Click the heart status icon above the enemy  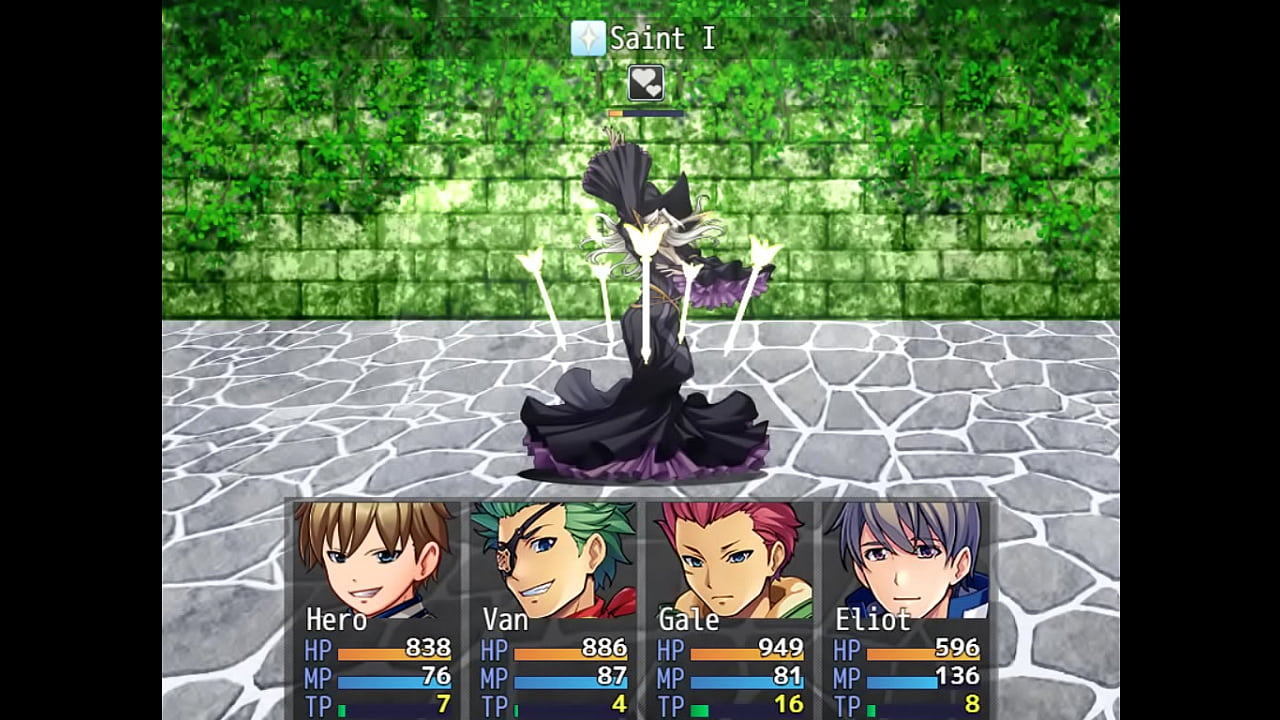[x=646, y=83]
